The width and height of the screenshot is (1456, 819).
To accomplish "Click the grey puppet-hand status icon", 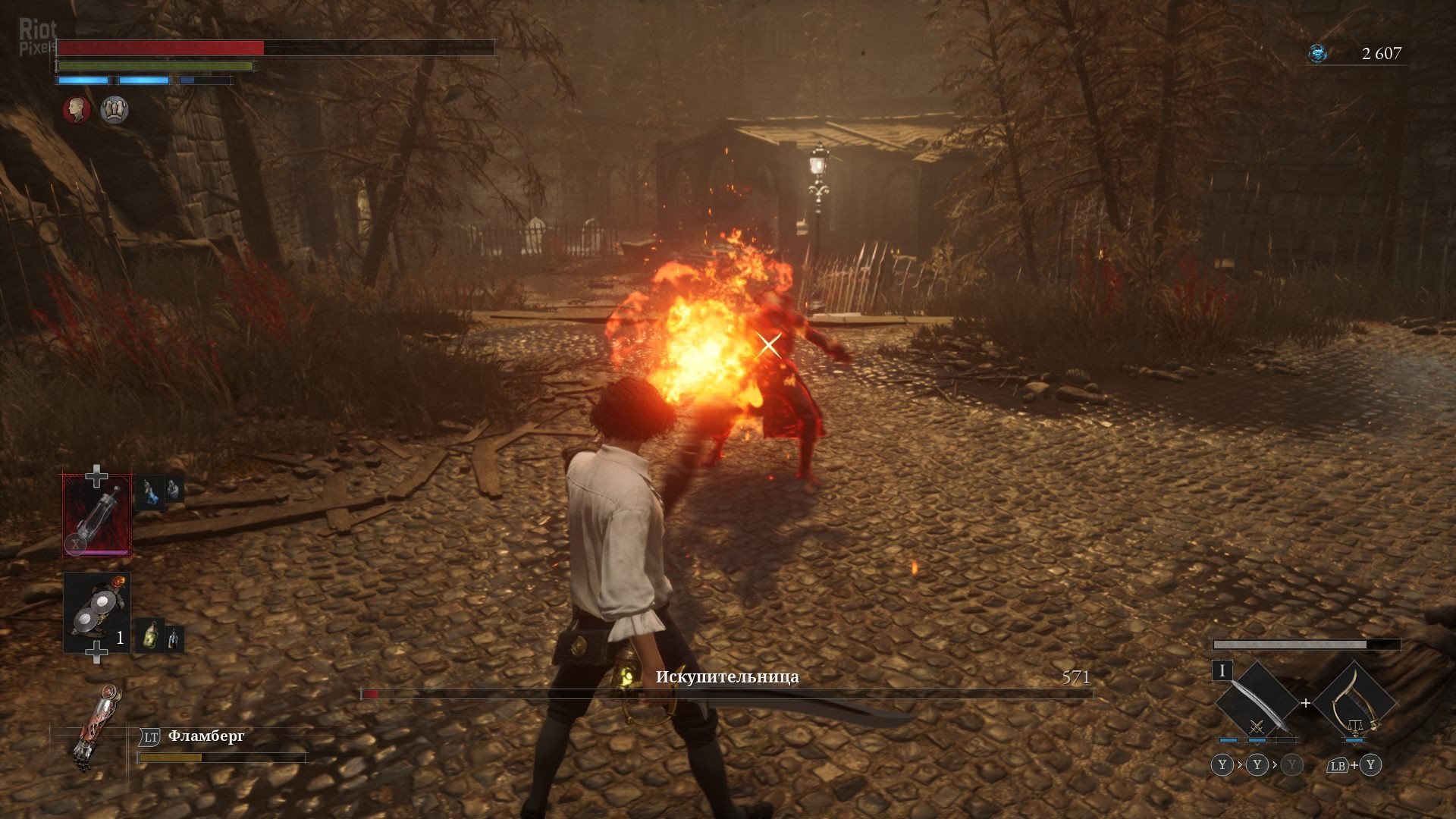I will [115, 110].
